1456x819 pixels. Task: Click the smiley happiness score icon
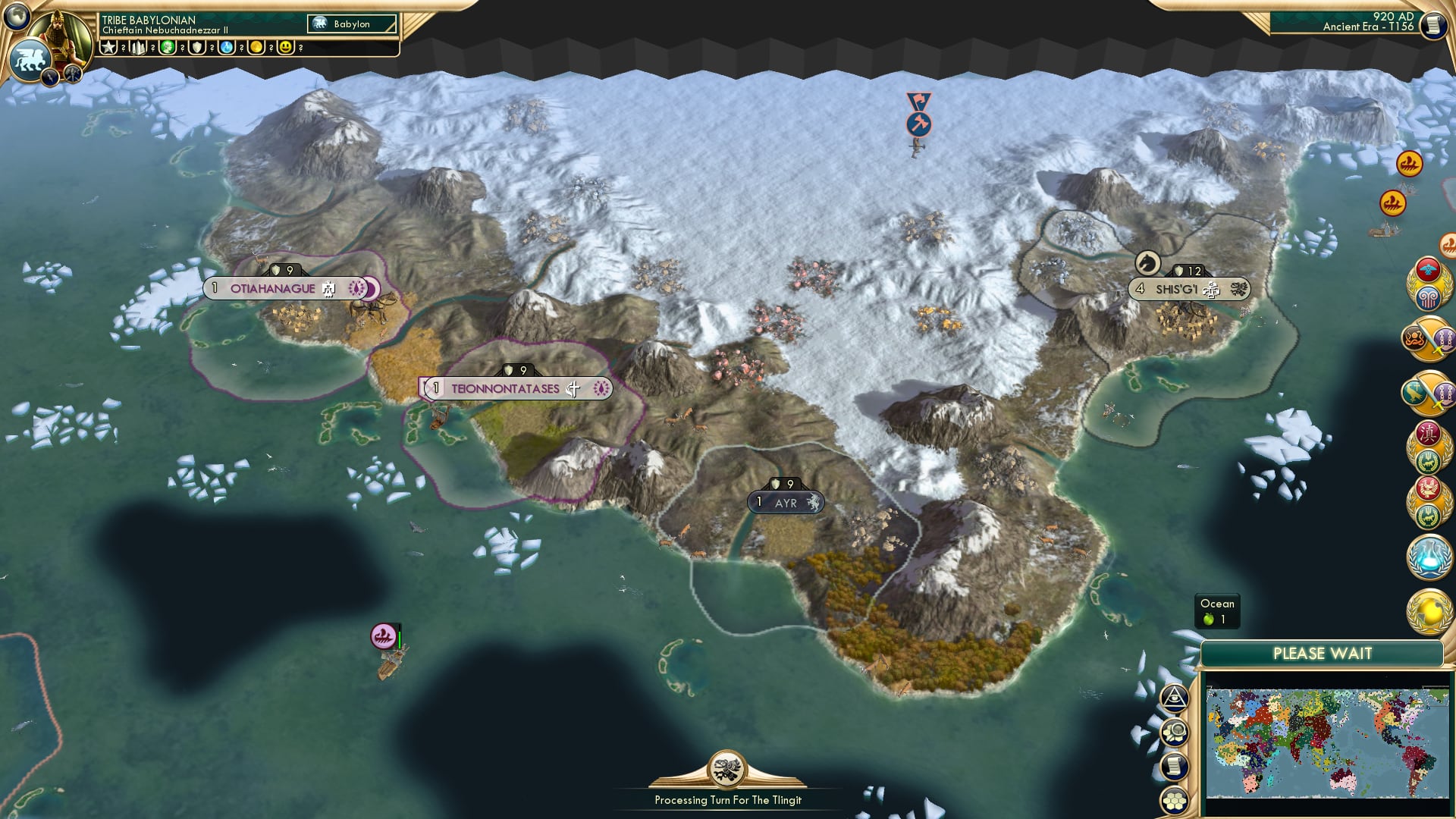pyautogui.click(x=285, y=46)
